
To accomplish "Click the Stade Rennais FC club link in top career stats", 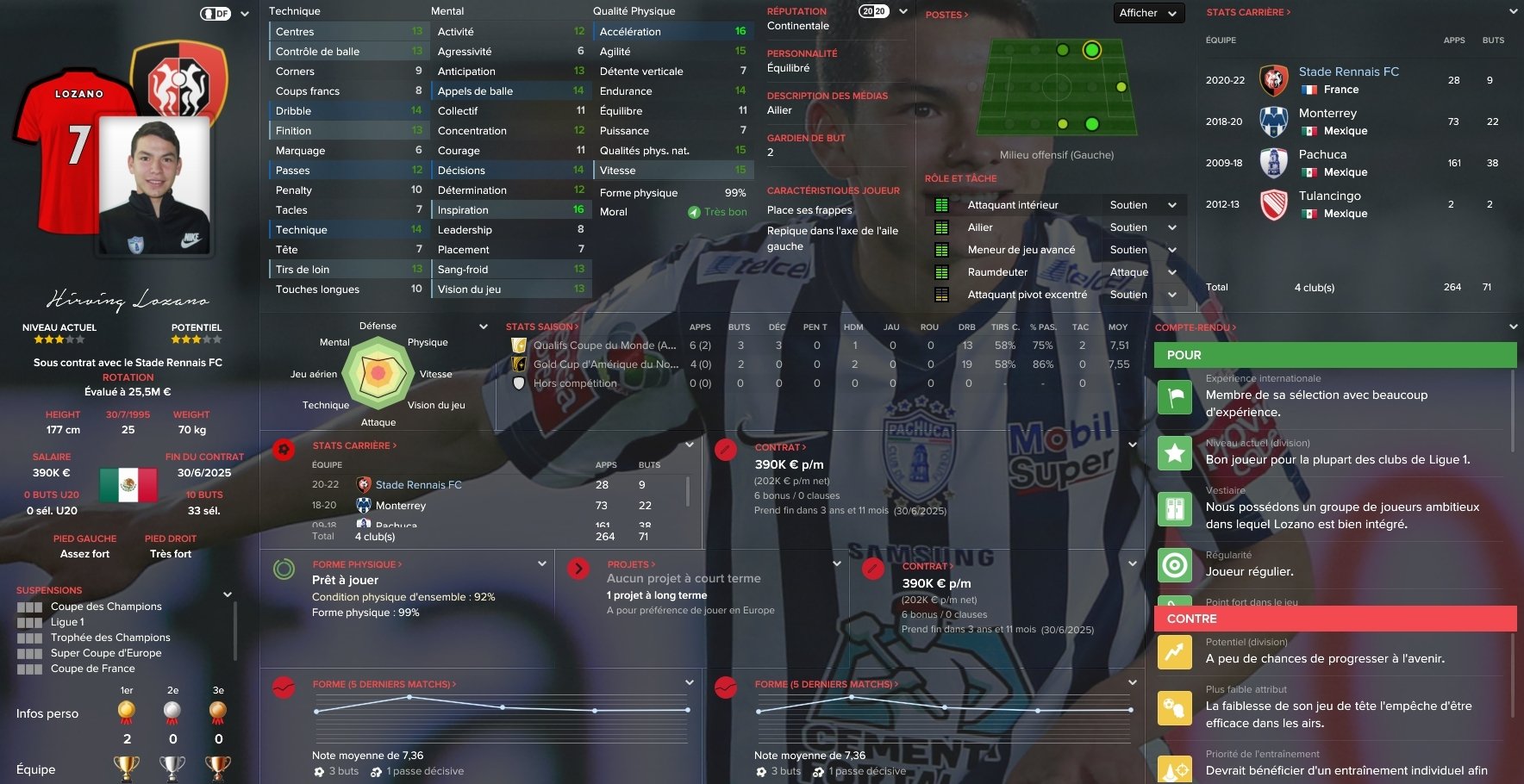I will [1348, 72].
